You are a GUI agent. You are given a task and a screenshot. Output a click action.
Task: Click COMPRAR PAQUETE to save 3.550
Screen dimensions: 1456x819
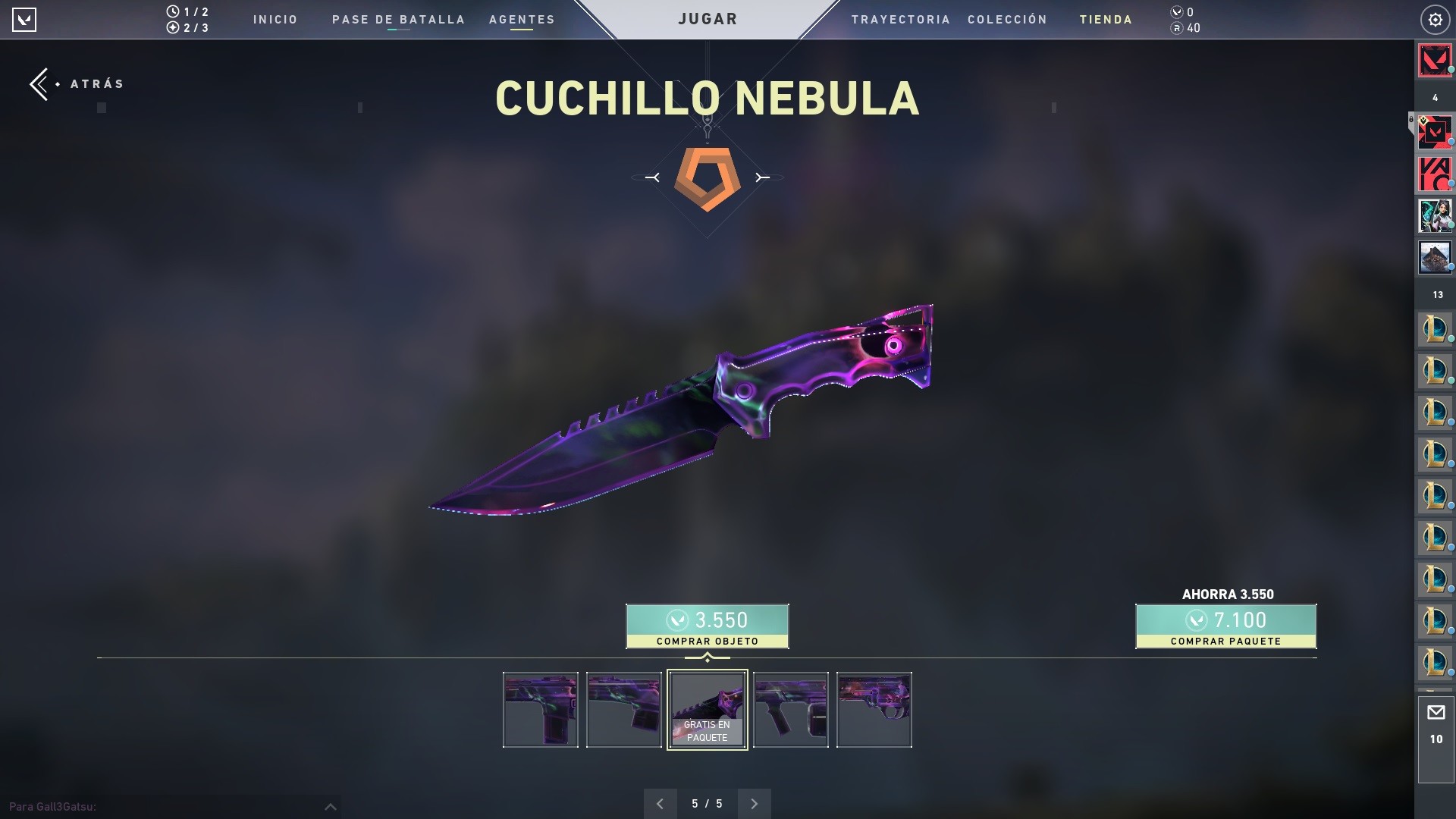(x=1225, y=626)
